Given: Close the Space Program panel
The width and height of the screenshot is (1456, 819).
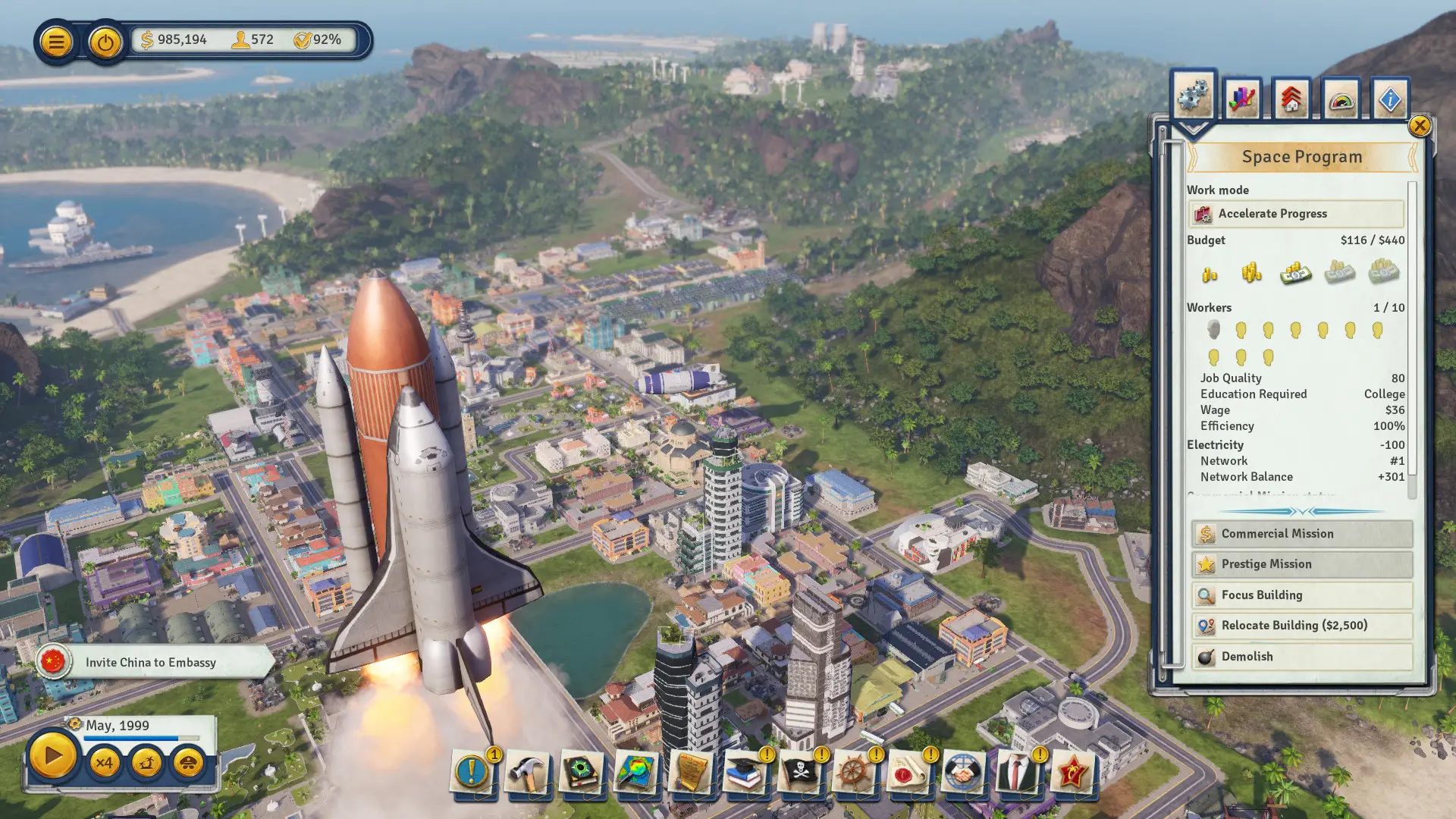Looking at the screenshot, I should click(x=1420, y=126).
